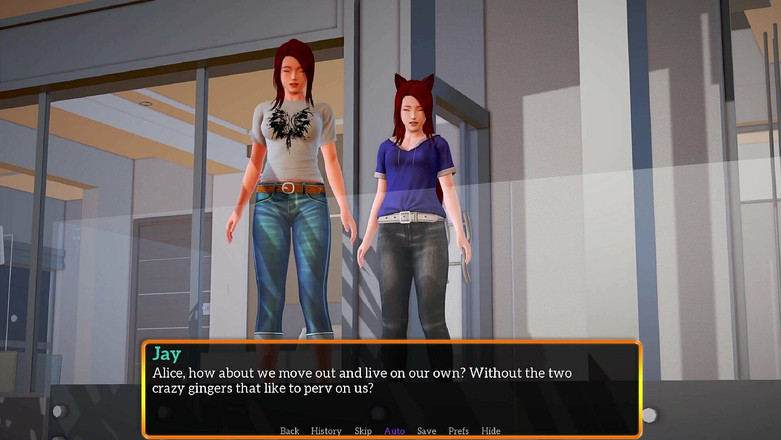Go Back to the previous line
The width and height of the screenshot is (781, 440).
[289, 431]
